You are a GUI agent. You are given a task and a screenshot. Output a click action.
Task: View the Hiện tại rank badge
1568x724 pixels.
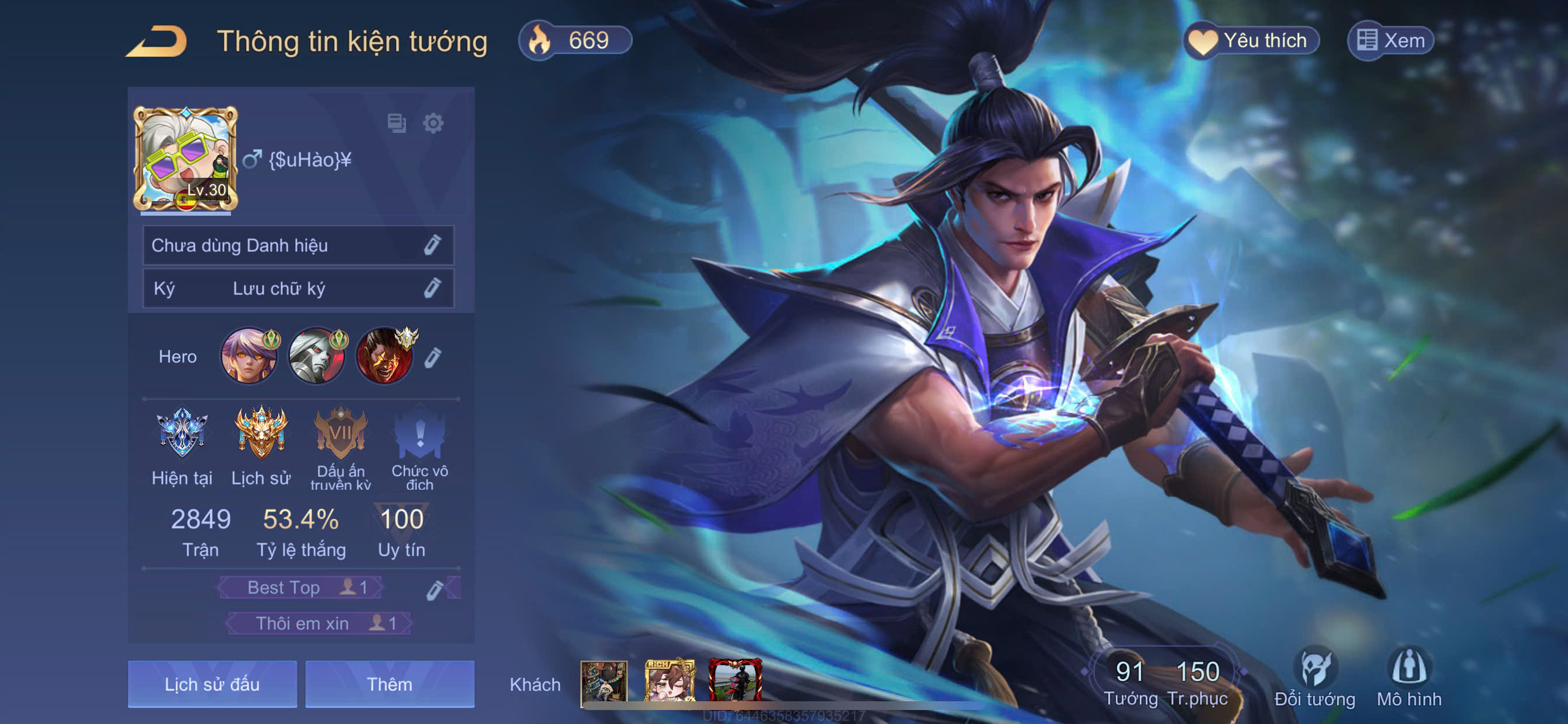click(x=182, y=433)
